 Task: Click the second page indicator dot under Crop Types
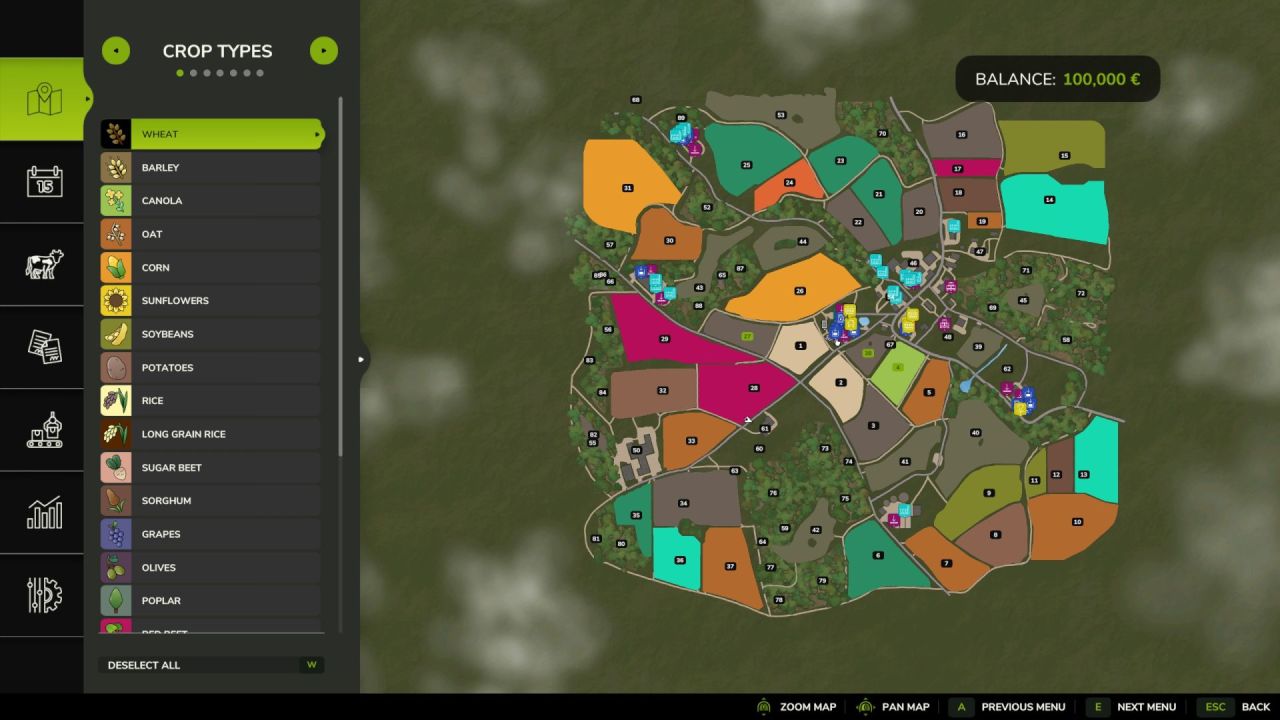click(194, 72)
